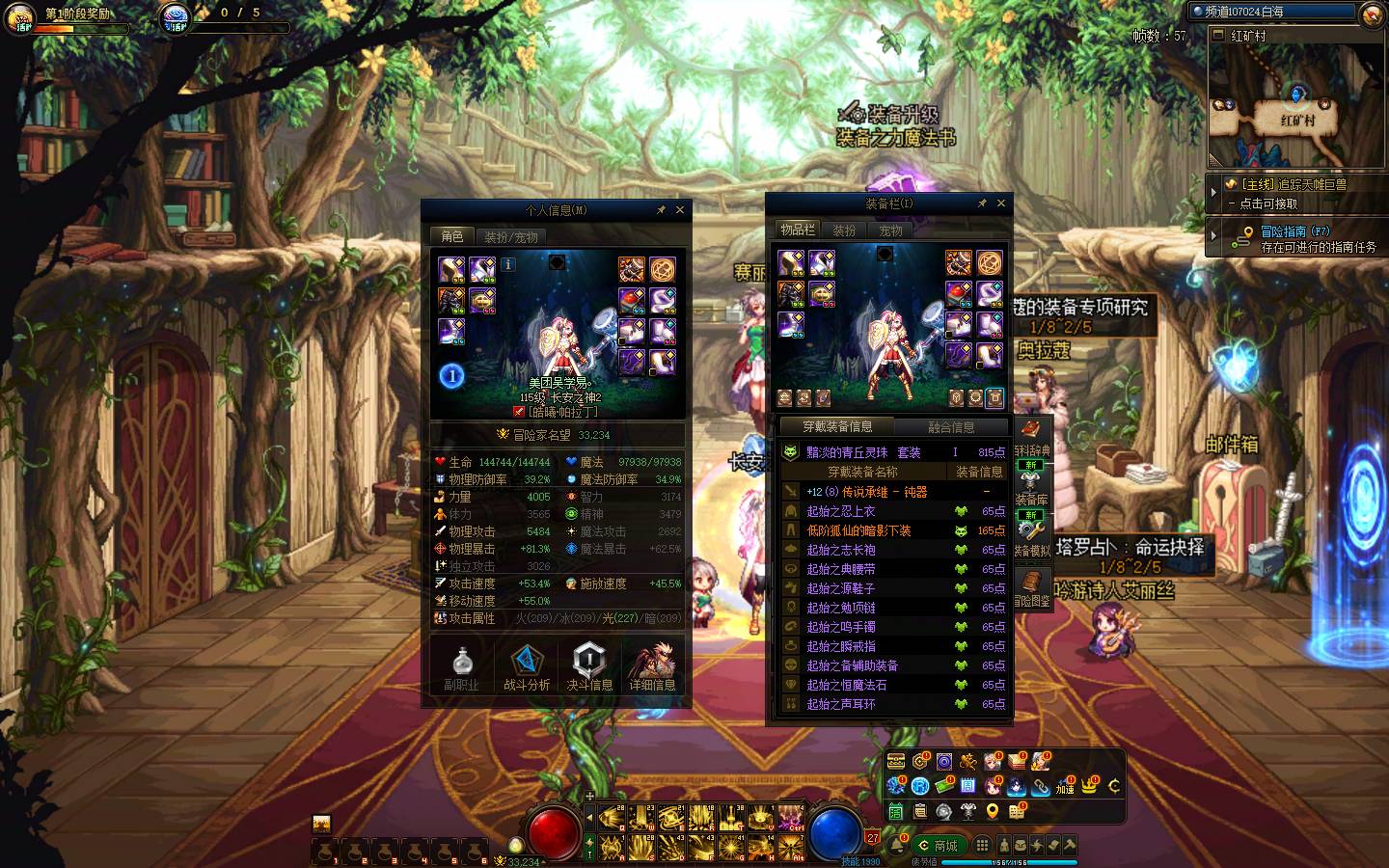Click the 红矿村 minimap
Screen dimensions: 1389x868
click(x=1294, y=101)
